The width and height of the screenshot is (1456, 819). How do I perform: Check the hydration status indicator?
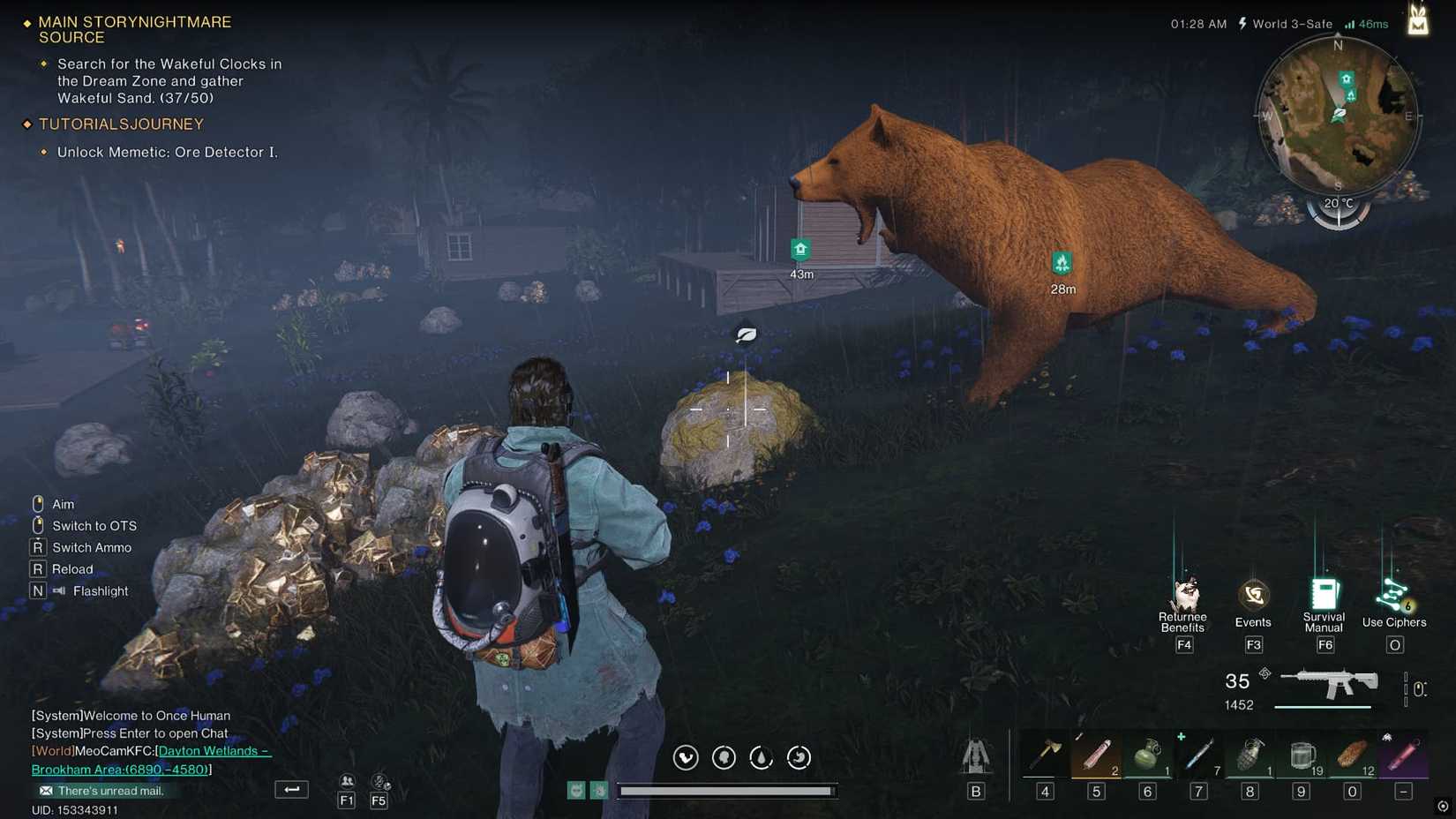coord(761,757)
